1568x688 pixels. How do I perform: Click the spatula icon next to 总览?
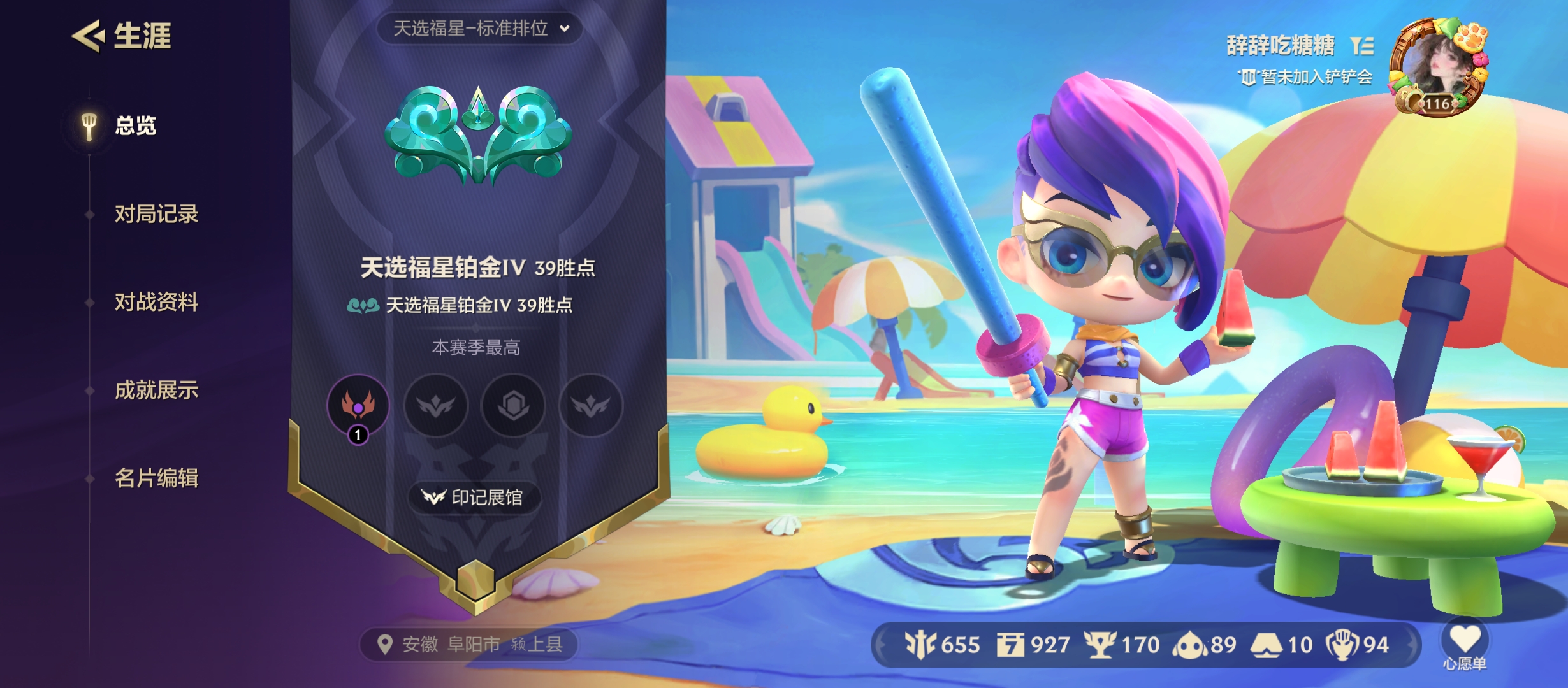tap(88, 125)
